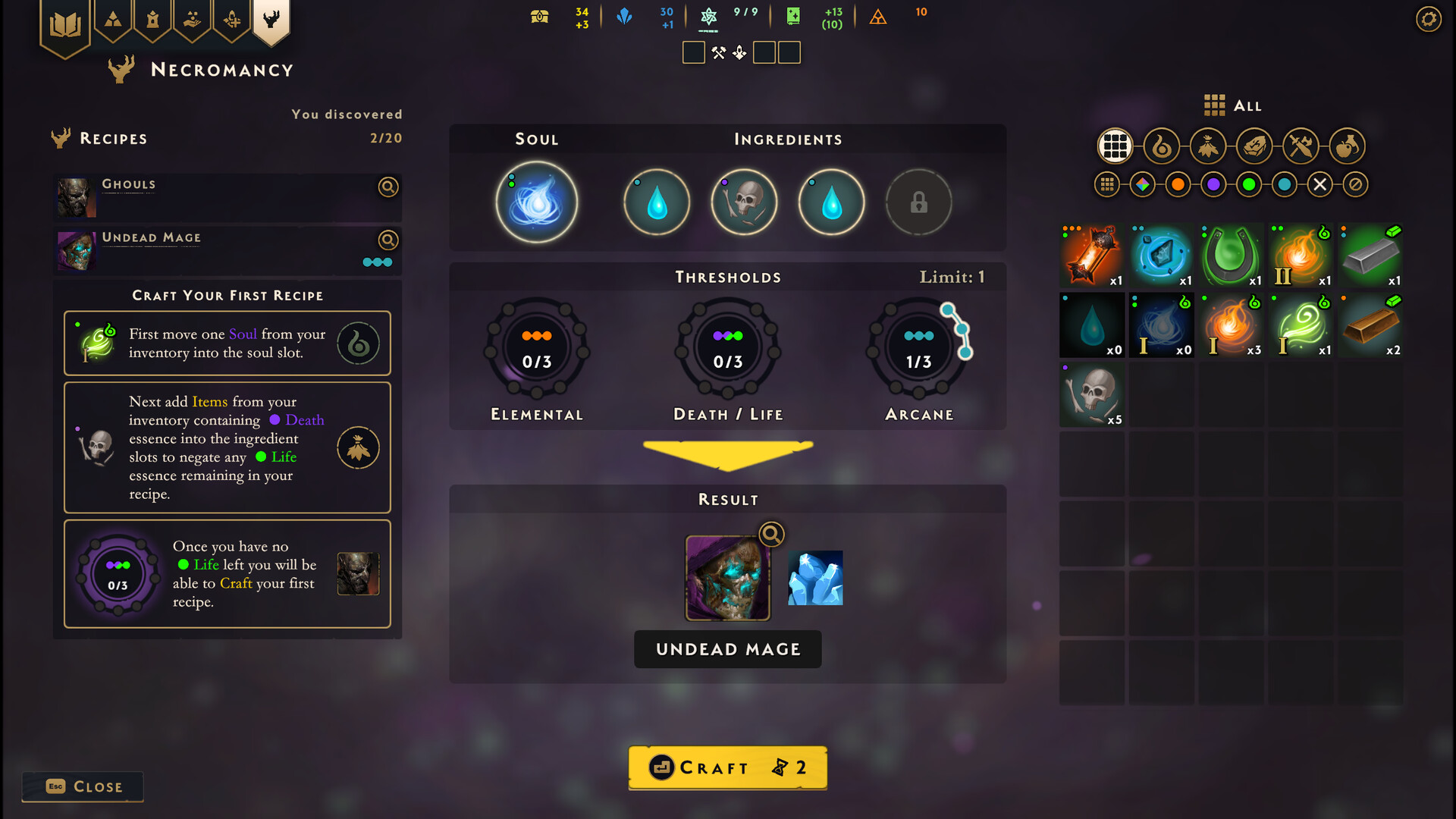Click the Close button at bottom left
Viewport: 1456px width, 819px height.
pos(82,786)
